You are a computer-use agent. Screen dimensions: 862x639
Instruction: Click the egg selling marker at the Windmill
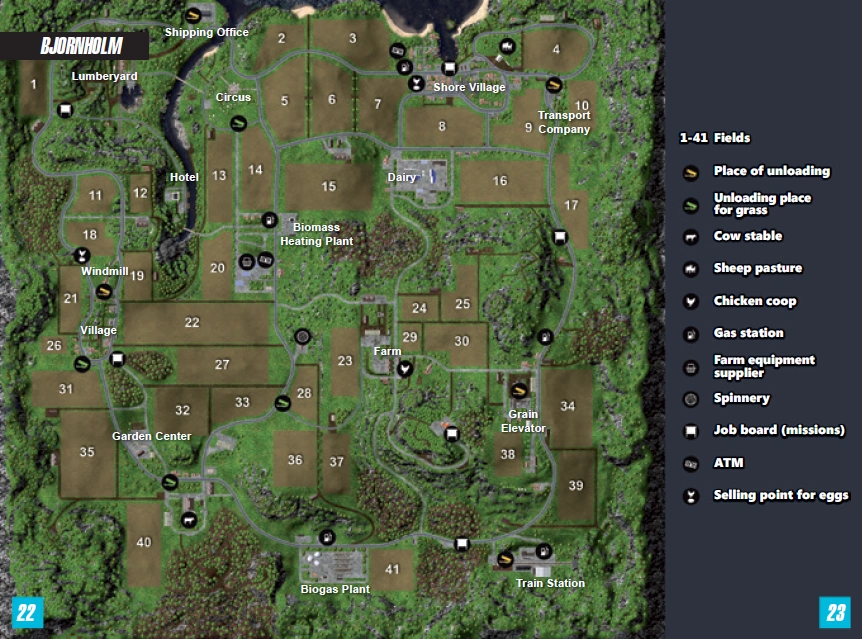pyautogui.click(x=82, y=256)
